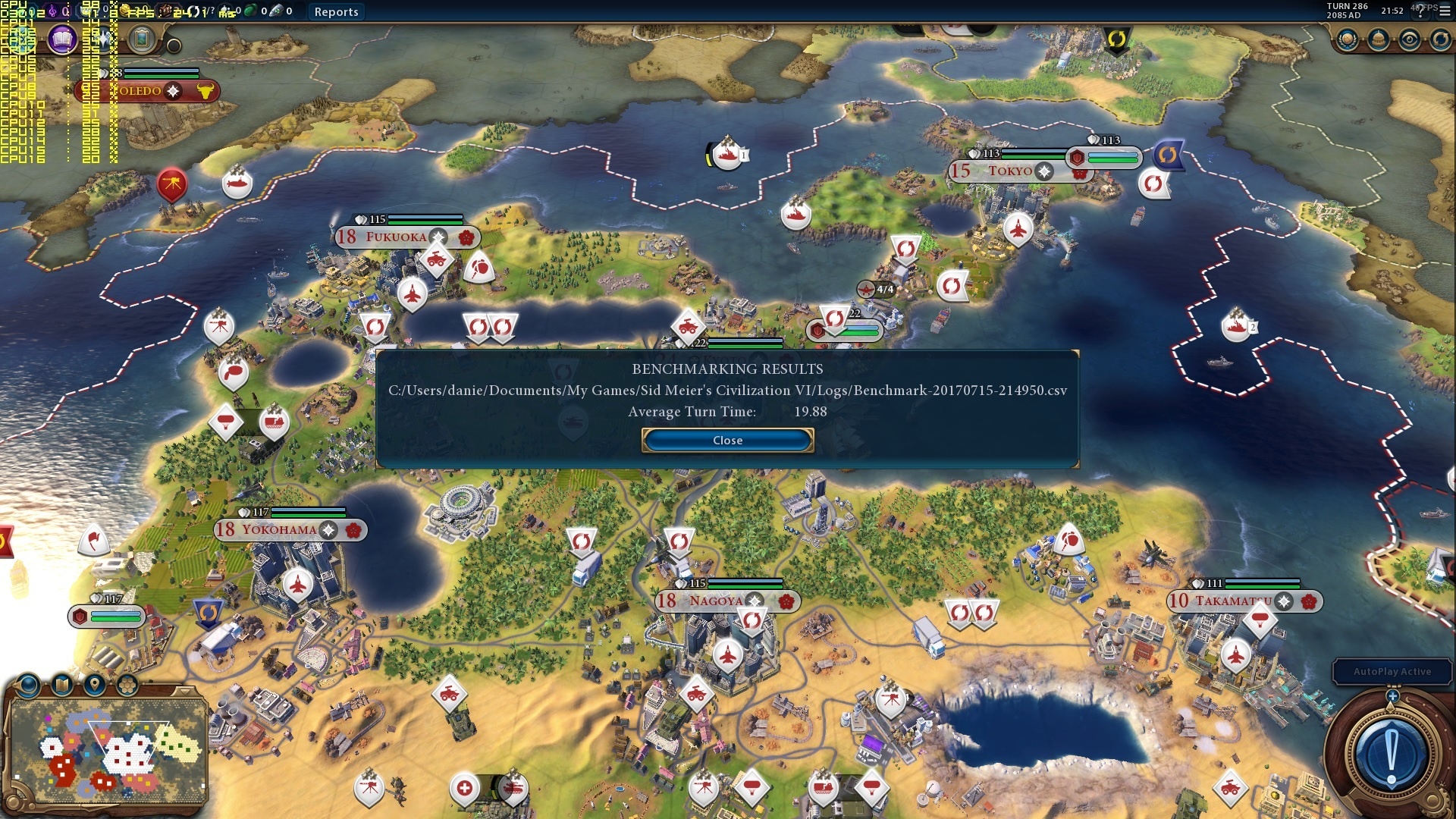Open the Great Works painting button
Image resolution: width=1456 pixels, height=819 pixels.
pos(141,39)
